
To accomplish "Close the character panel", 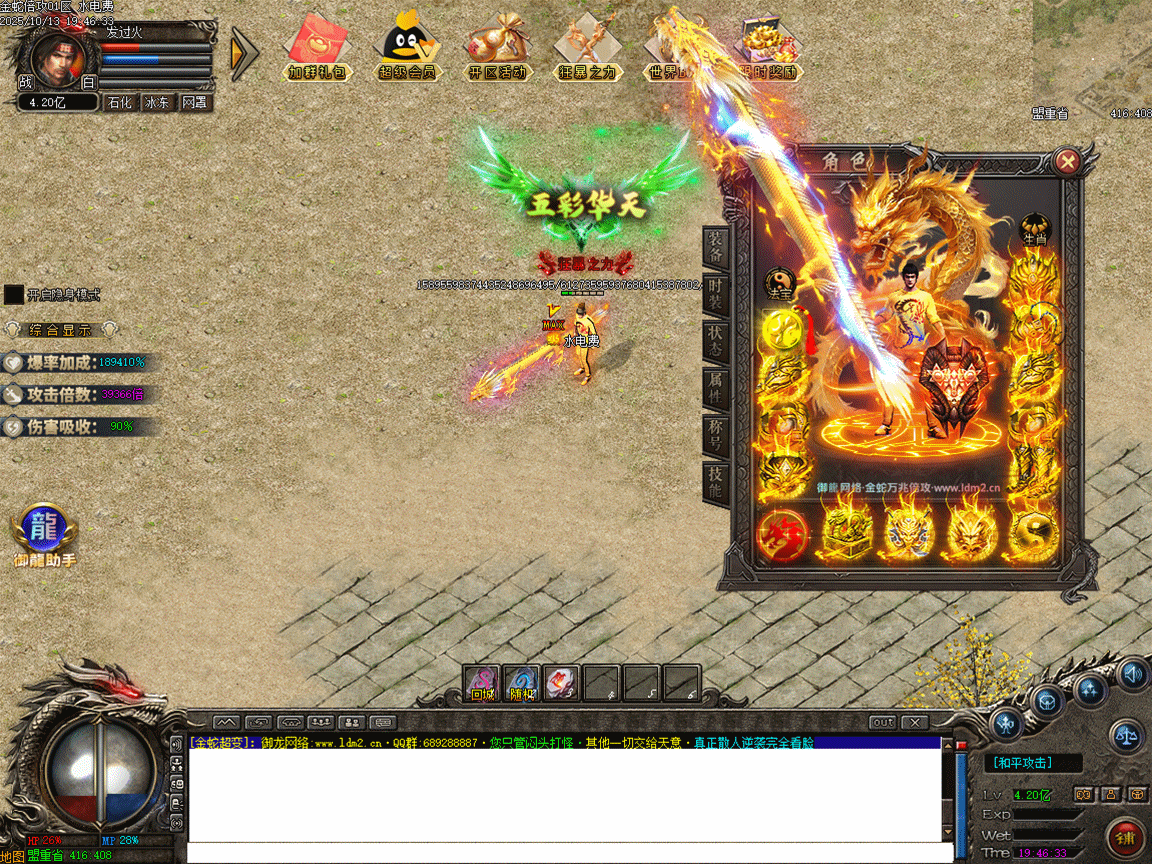I will [x=1068, y=162].
